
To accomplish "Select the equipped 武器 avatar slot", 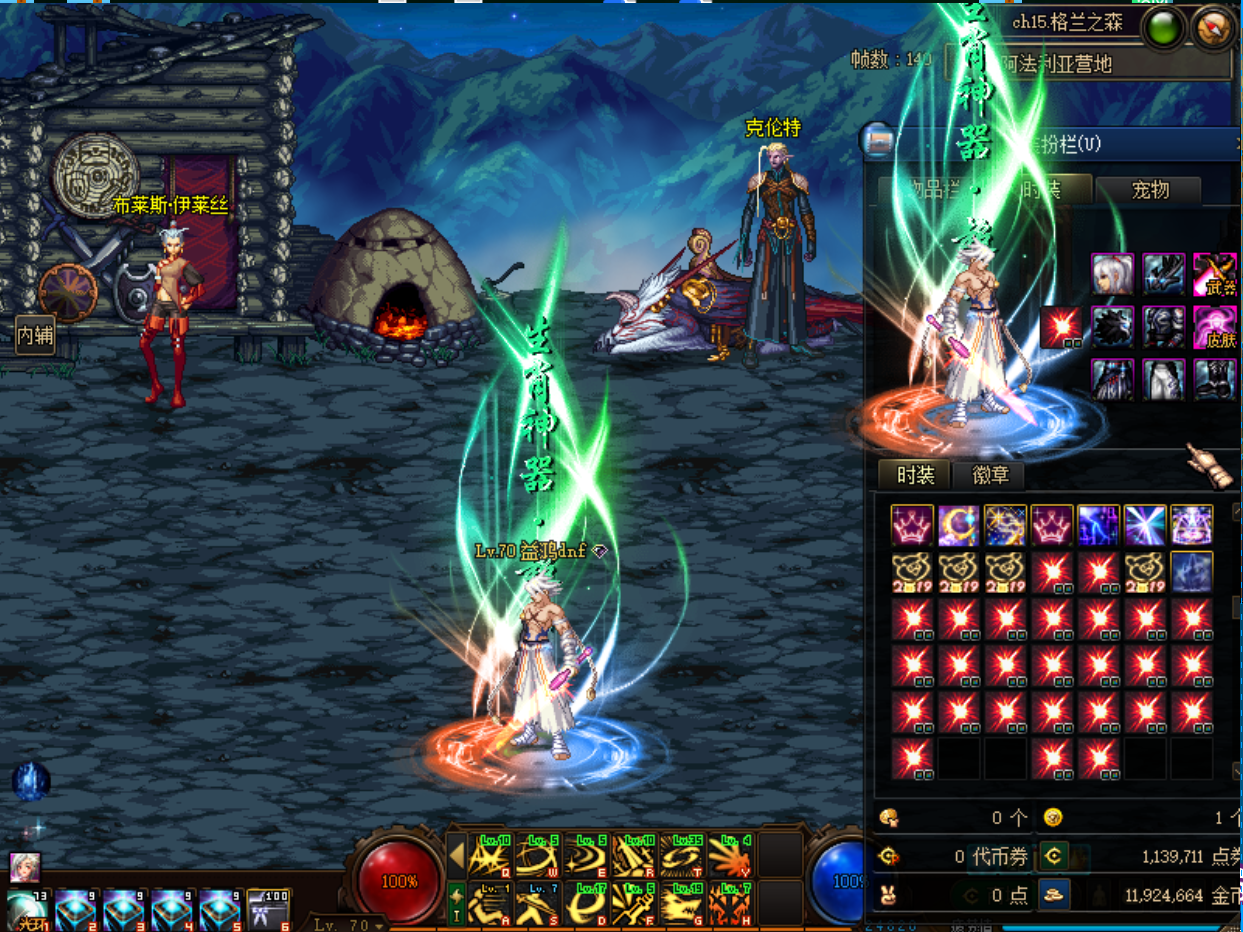I will [x=1215, y=274].
